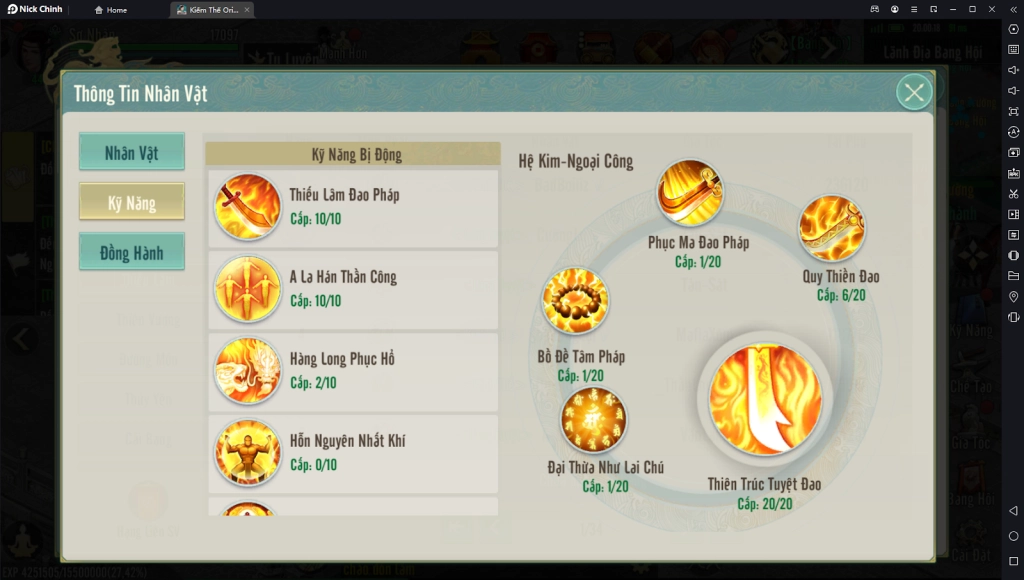The width and height of the screenshot is (1024, 580).
Task: Choose the Quy Thiền Đao skill icon
Action: coord(831,229)
